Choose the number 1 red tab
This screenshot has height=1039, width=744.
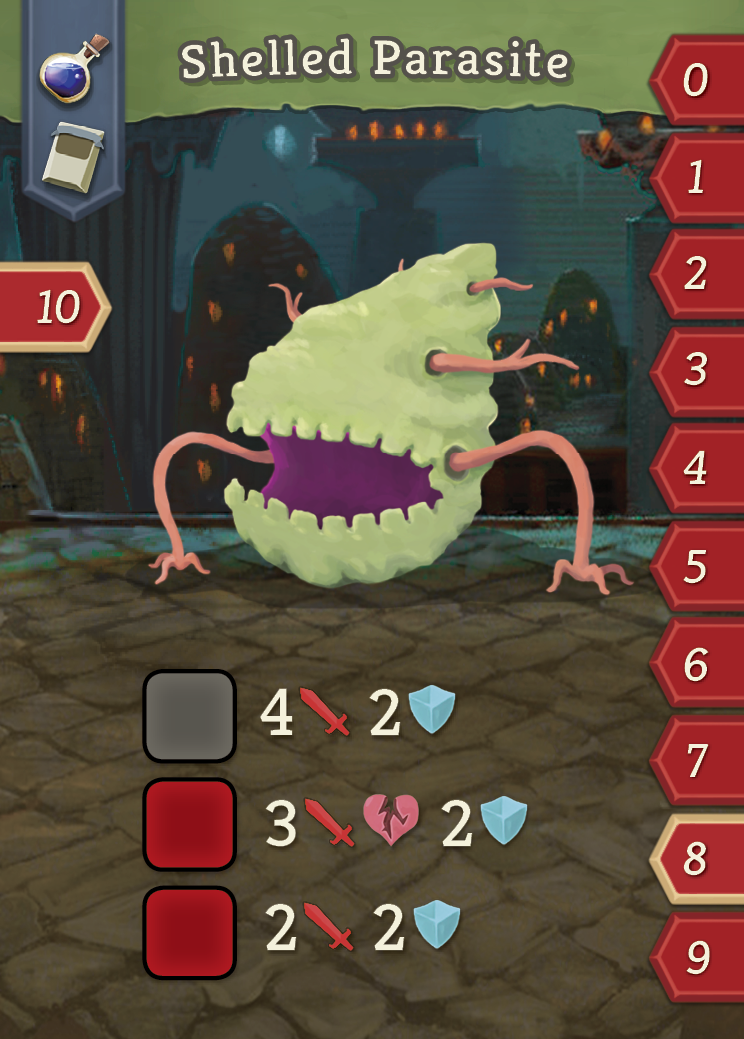pyautogui.click(x=697, y=178)
